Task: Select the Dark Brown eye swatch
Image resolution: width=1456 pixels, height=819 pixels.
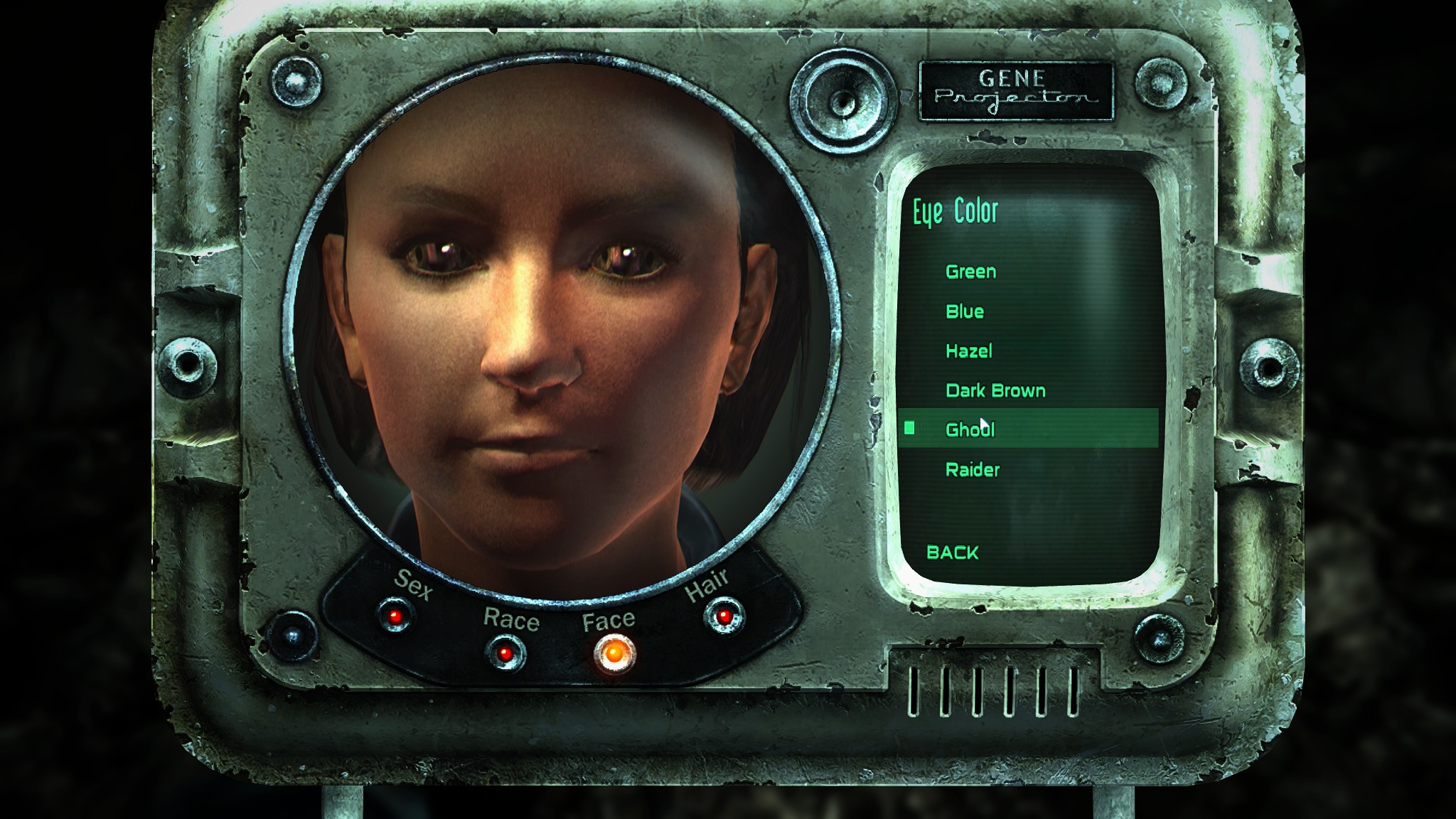Action: coord(995,390)
